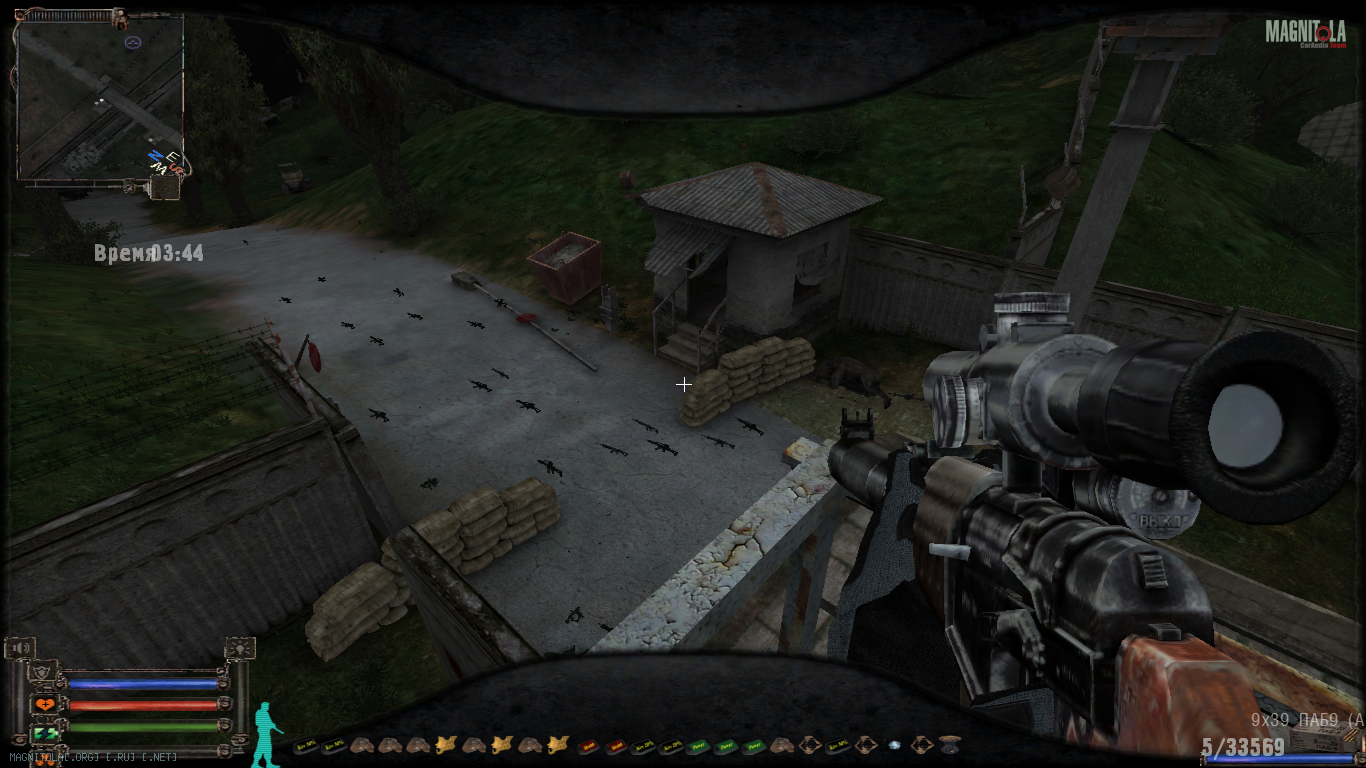Click the minimap in the corner
1366x768 pixels.
[x=100, y=98]
